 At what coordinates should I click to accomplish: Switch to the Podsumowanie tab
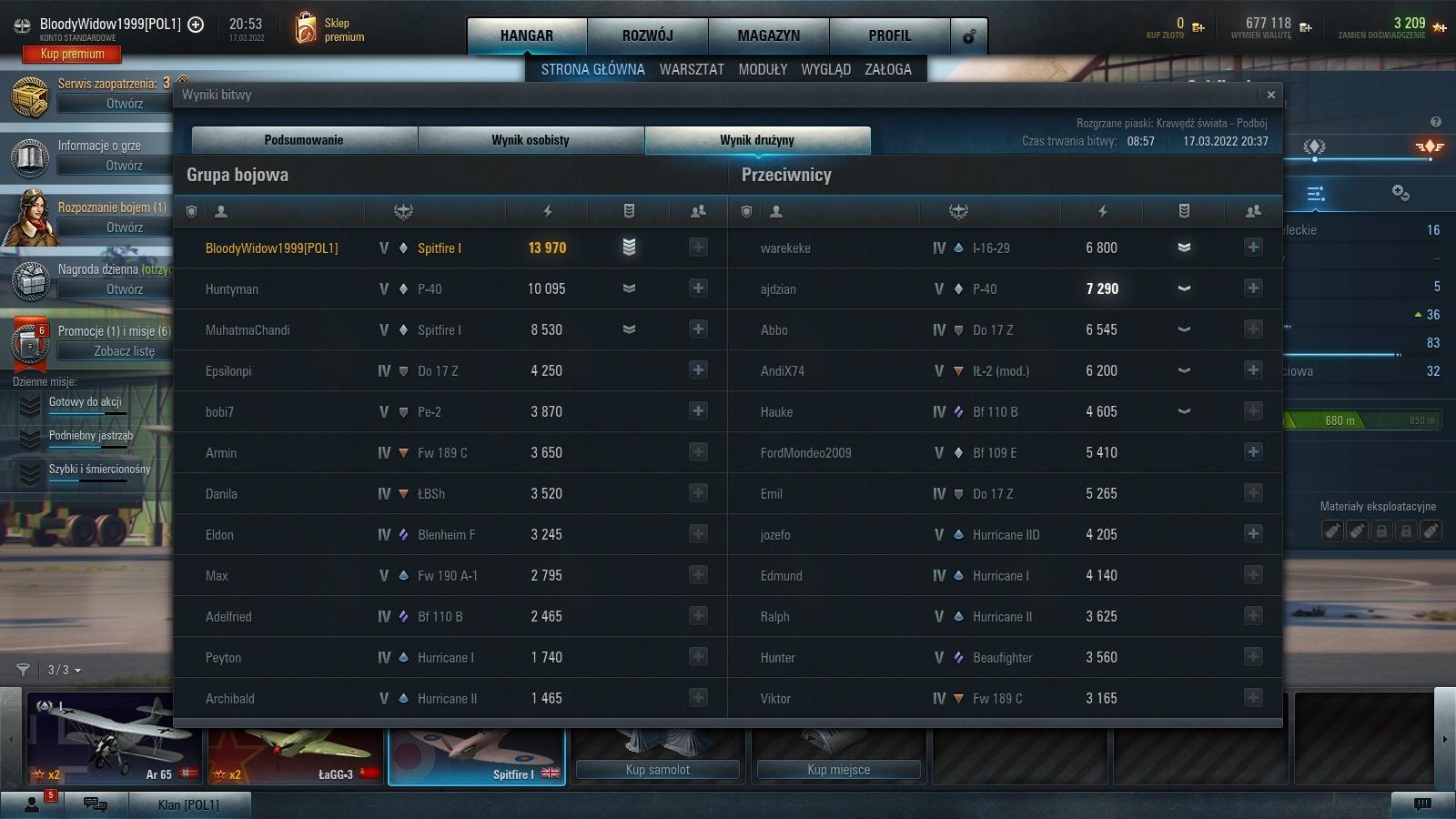[304, 140]
